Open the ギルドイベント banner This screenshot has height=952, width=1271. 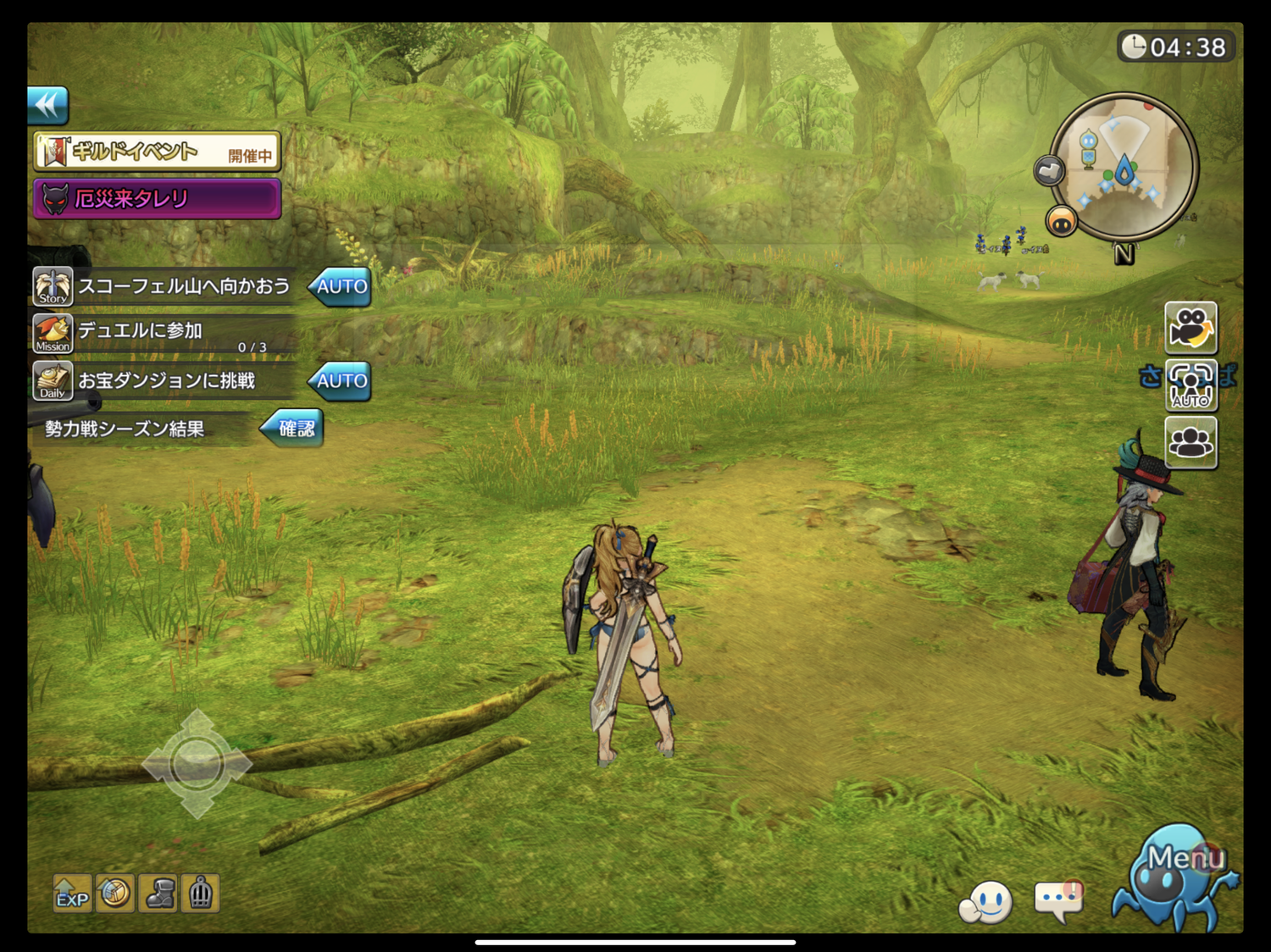click(x=157, y=152)
